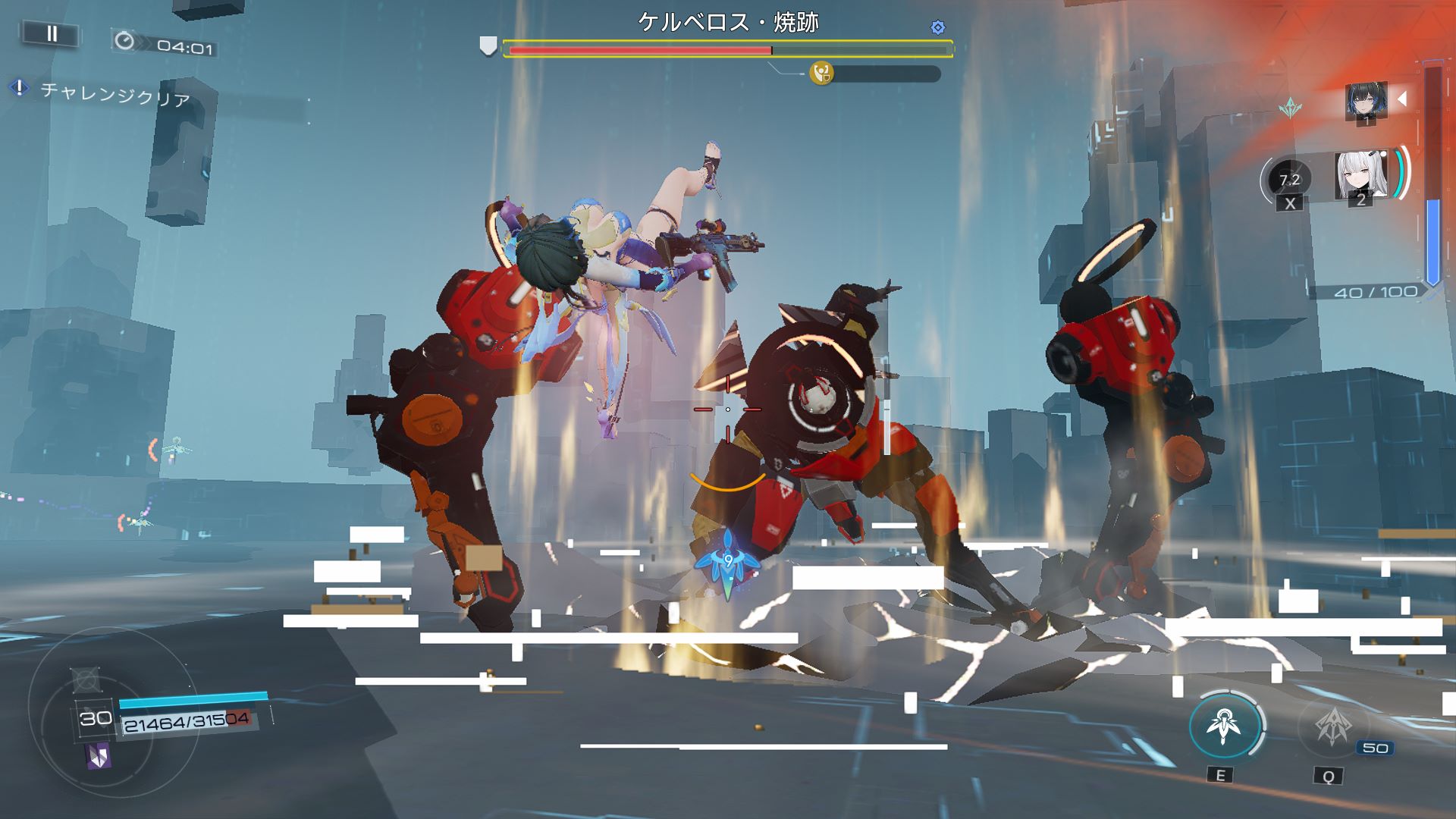Select the purple shield buff icon

(99, 756)
